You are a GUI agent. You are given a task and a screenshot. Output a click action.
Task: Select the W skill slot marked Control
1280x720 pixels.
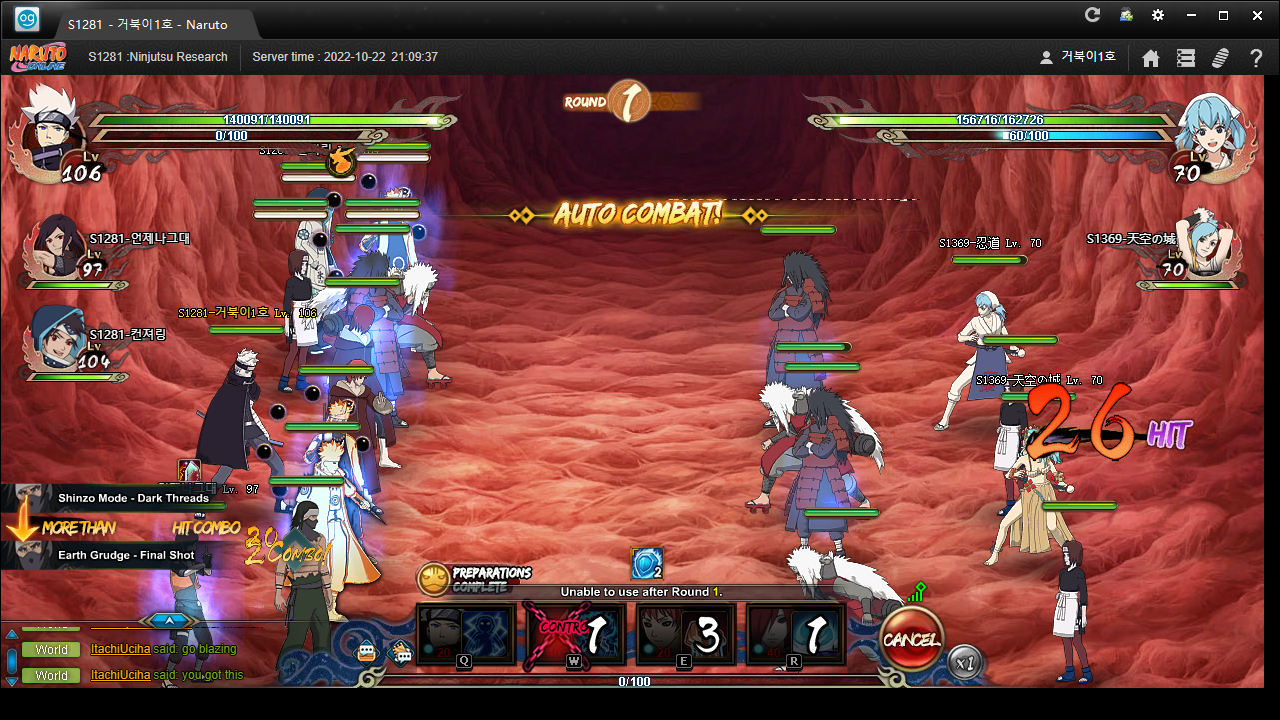574,634
